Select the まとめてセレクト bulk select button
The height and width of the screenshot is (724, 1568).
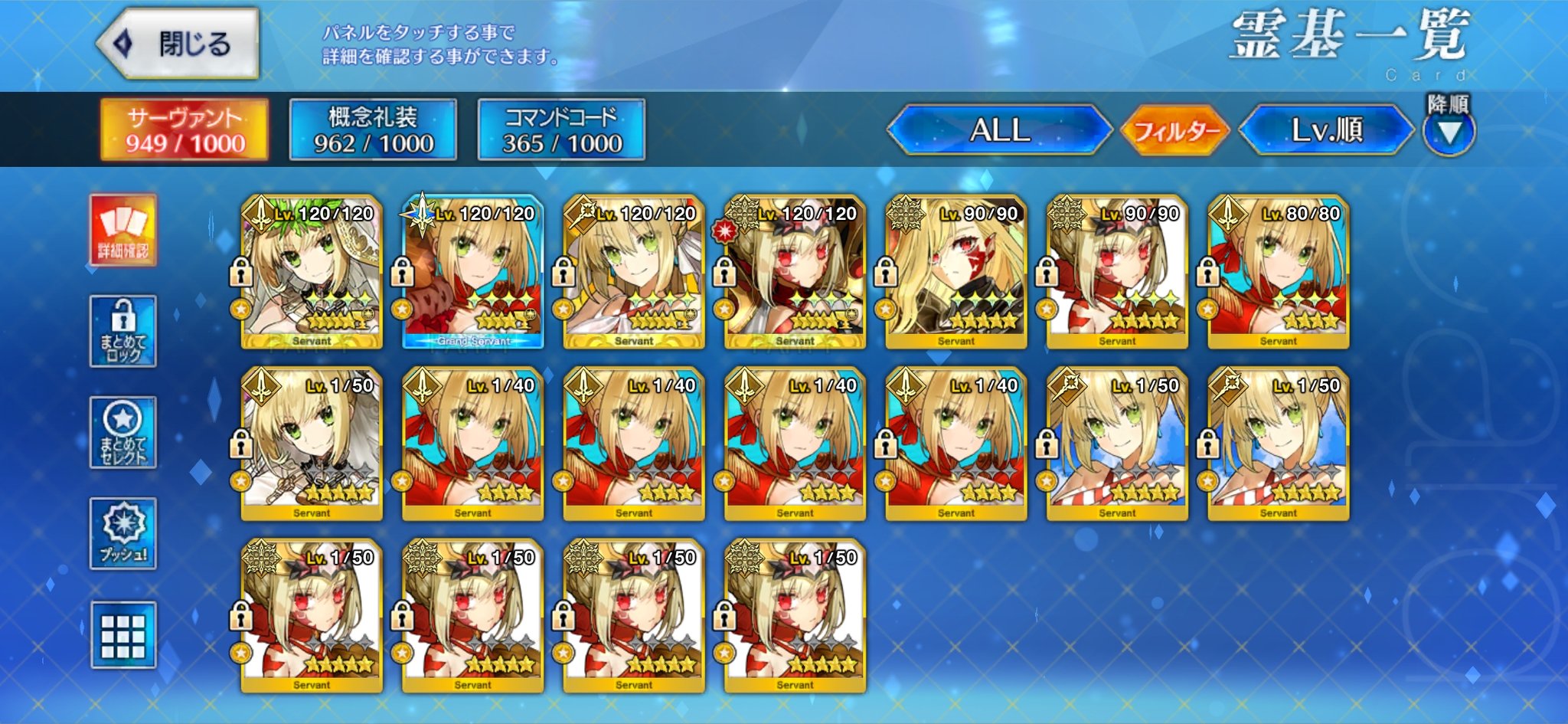coord(123,433)
